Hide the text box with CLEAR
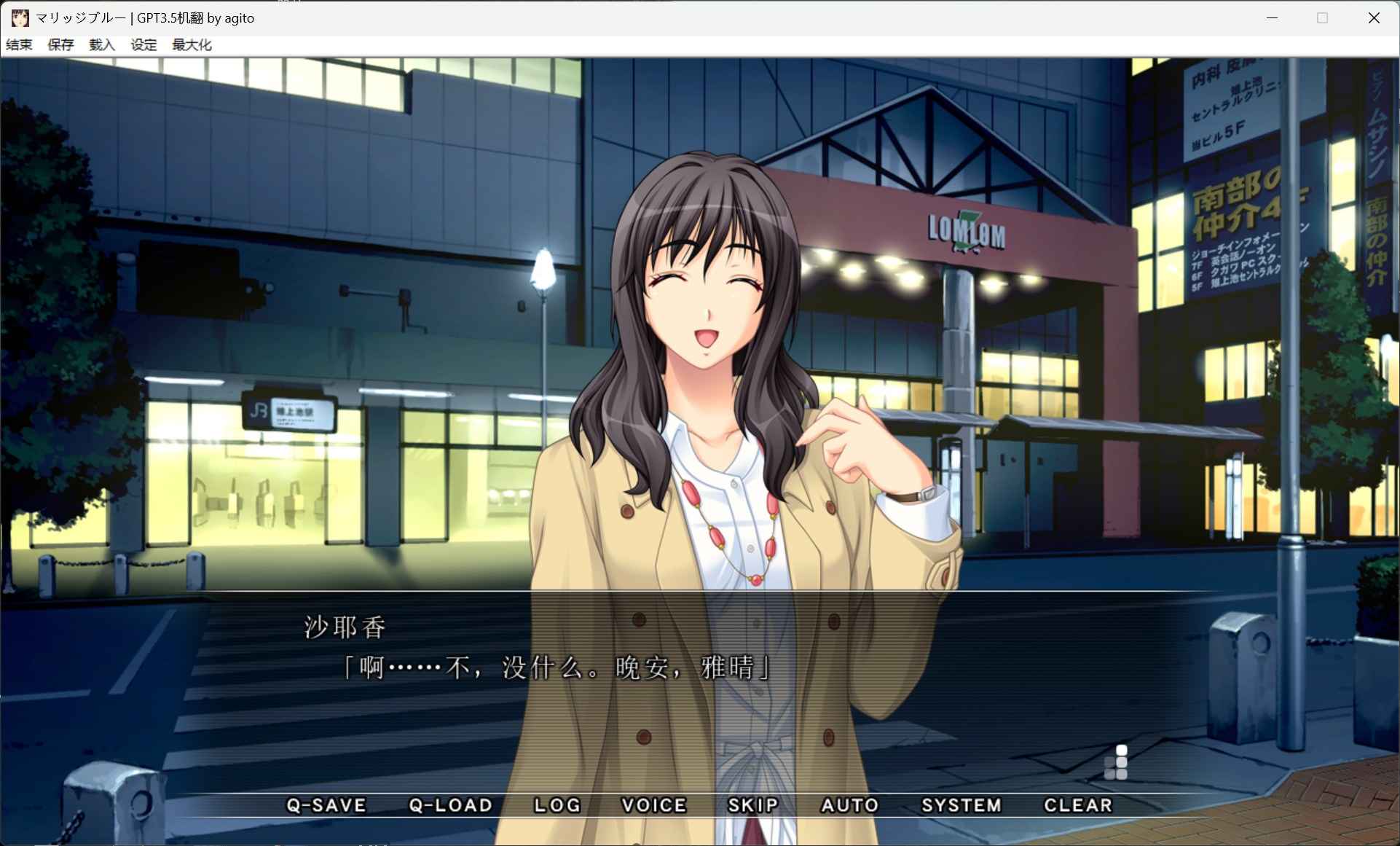This screenshot has height=846, width=1400. coord(1078,805)
